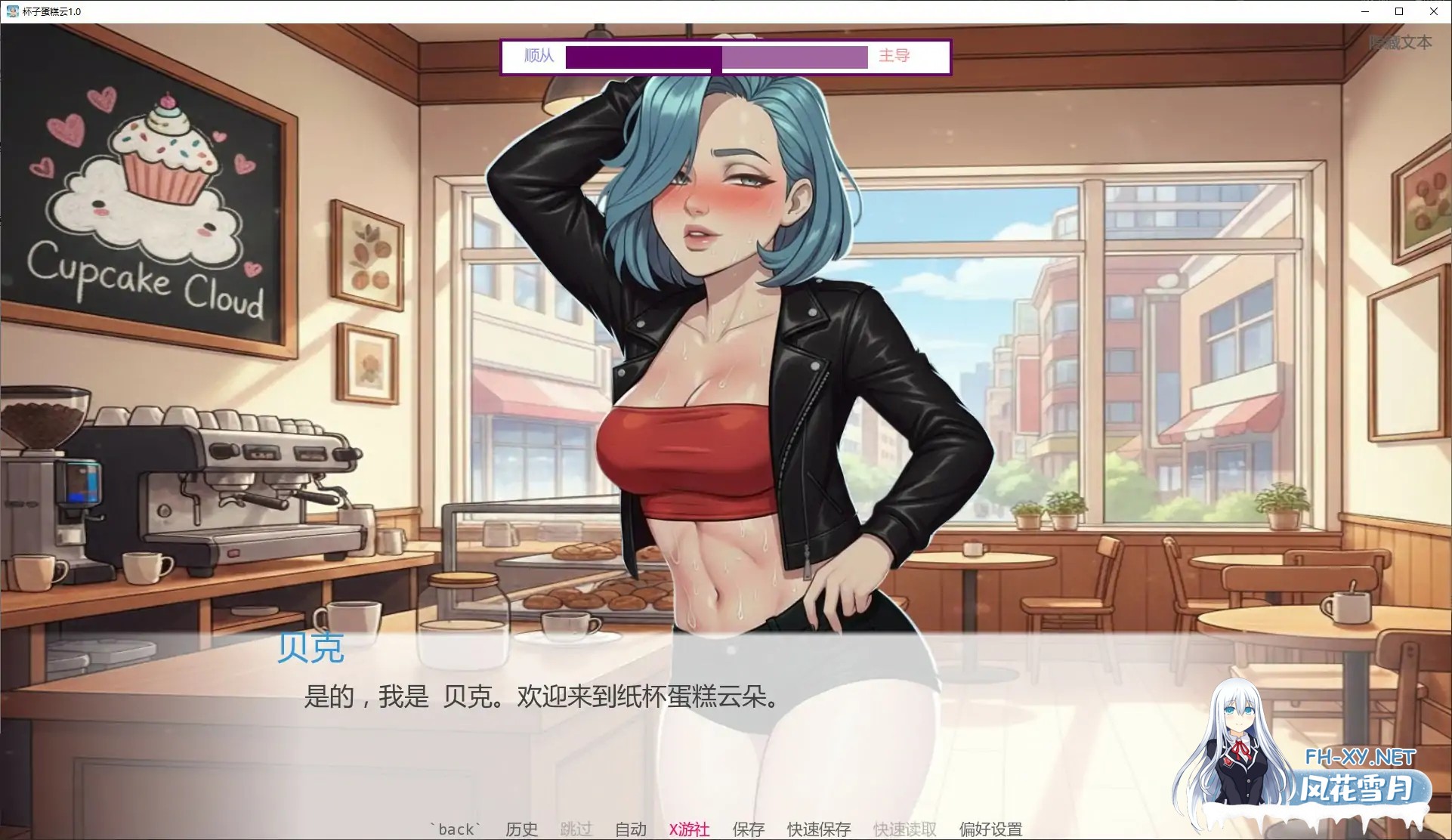Screen dimensions: 1452x840
Task: Click 快速保存 to quick save
Action: click(818, 829)
